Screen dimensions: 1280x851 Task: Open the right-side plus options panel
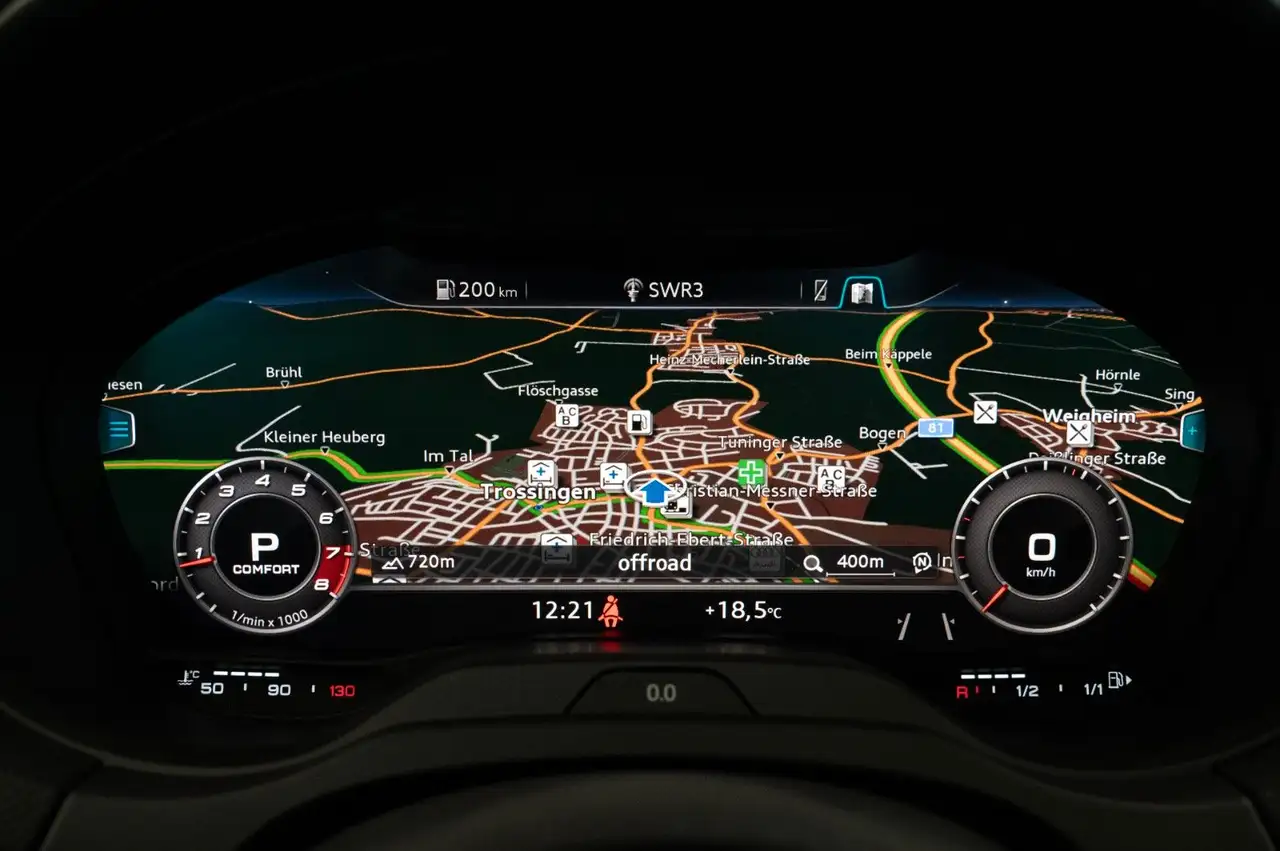pyautogui.click(x=1191, y=431)
